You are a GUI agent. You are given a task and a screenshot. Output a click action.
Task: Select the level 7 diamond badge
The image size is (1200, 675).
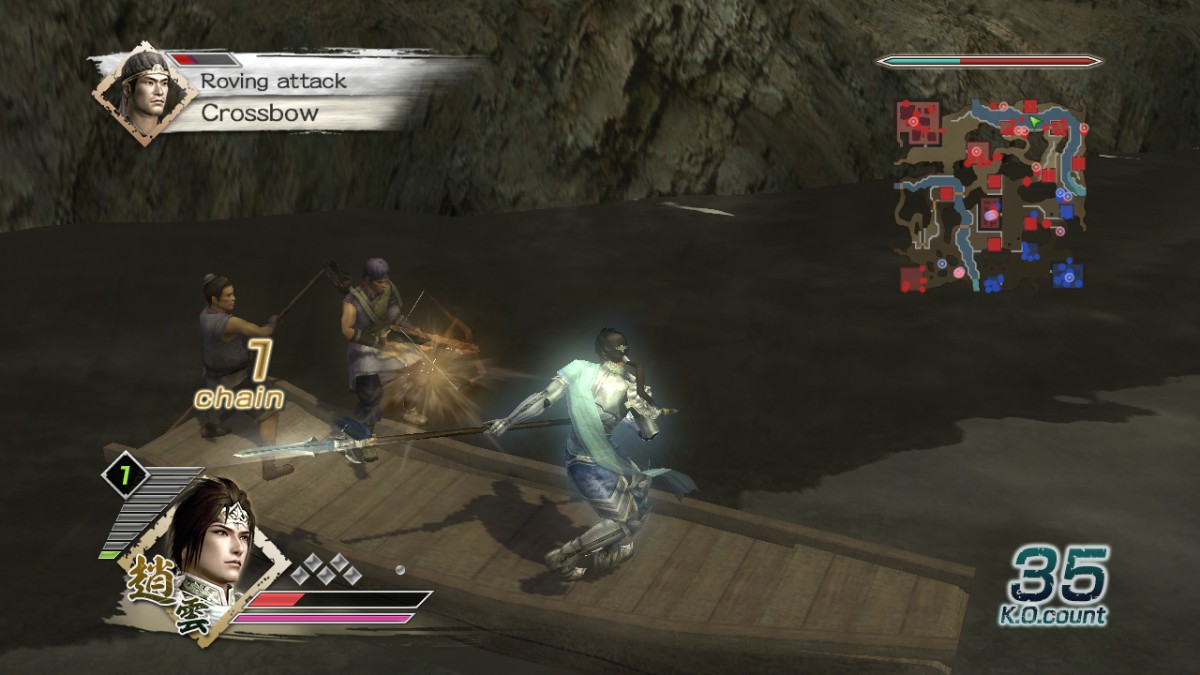(x=125, y=477)
